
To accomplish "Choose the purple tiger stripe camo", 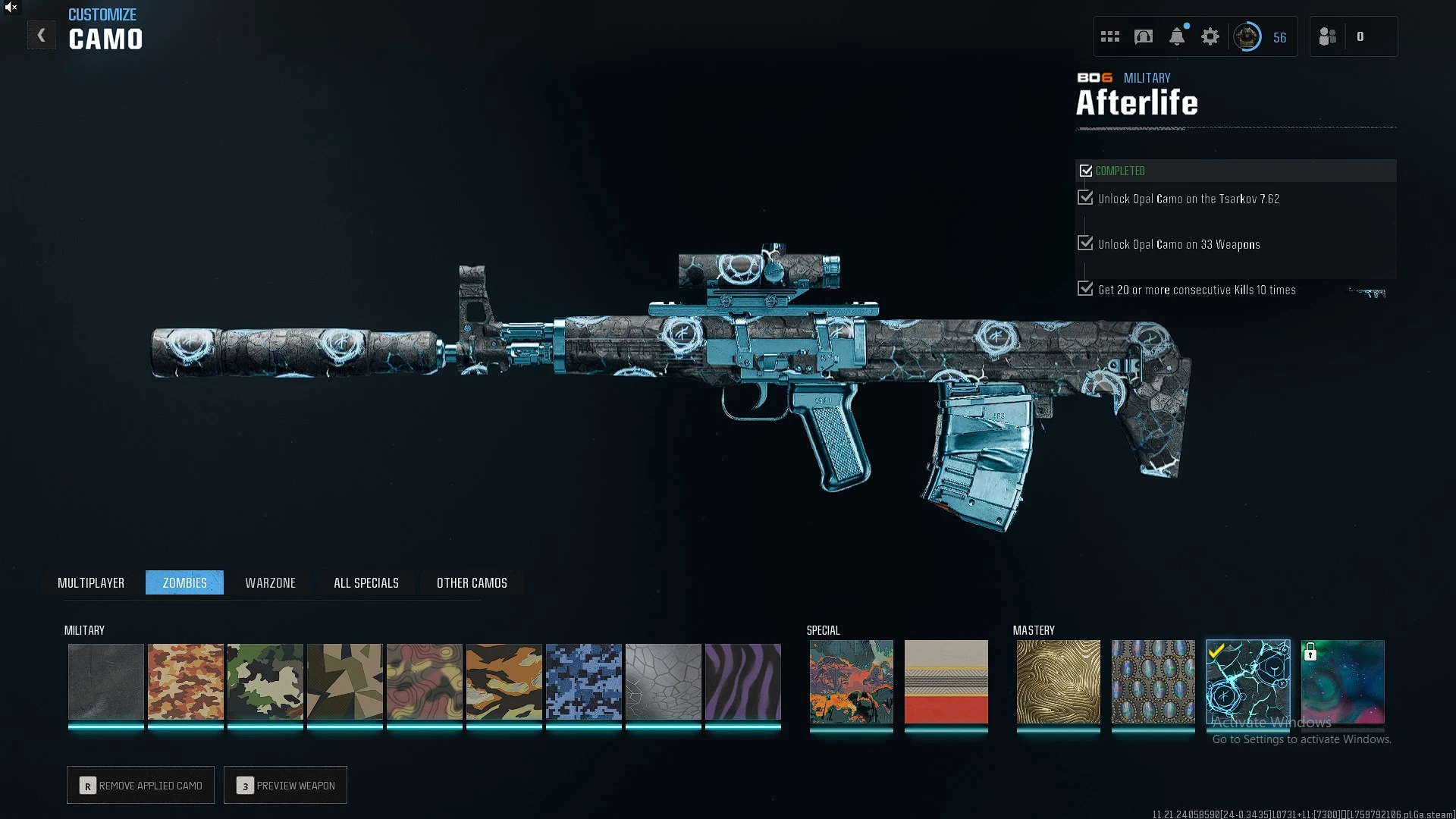I will click(742, 682).
